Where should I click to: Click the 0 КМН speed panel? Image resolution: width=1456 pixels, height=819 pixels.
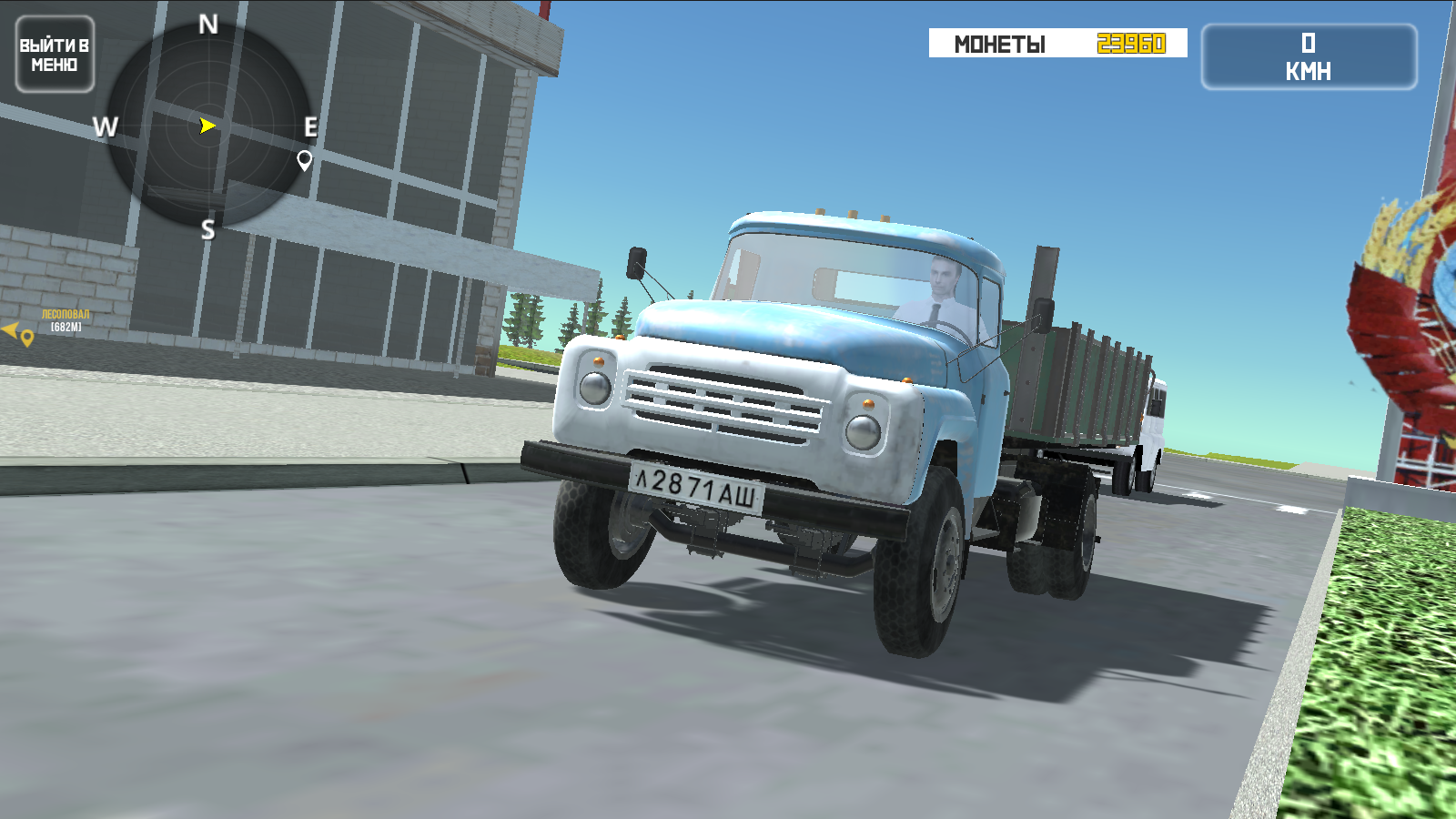(1308, 55)
